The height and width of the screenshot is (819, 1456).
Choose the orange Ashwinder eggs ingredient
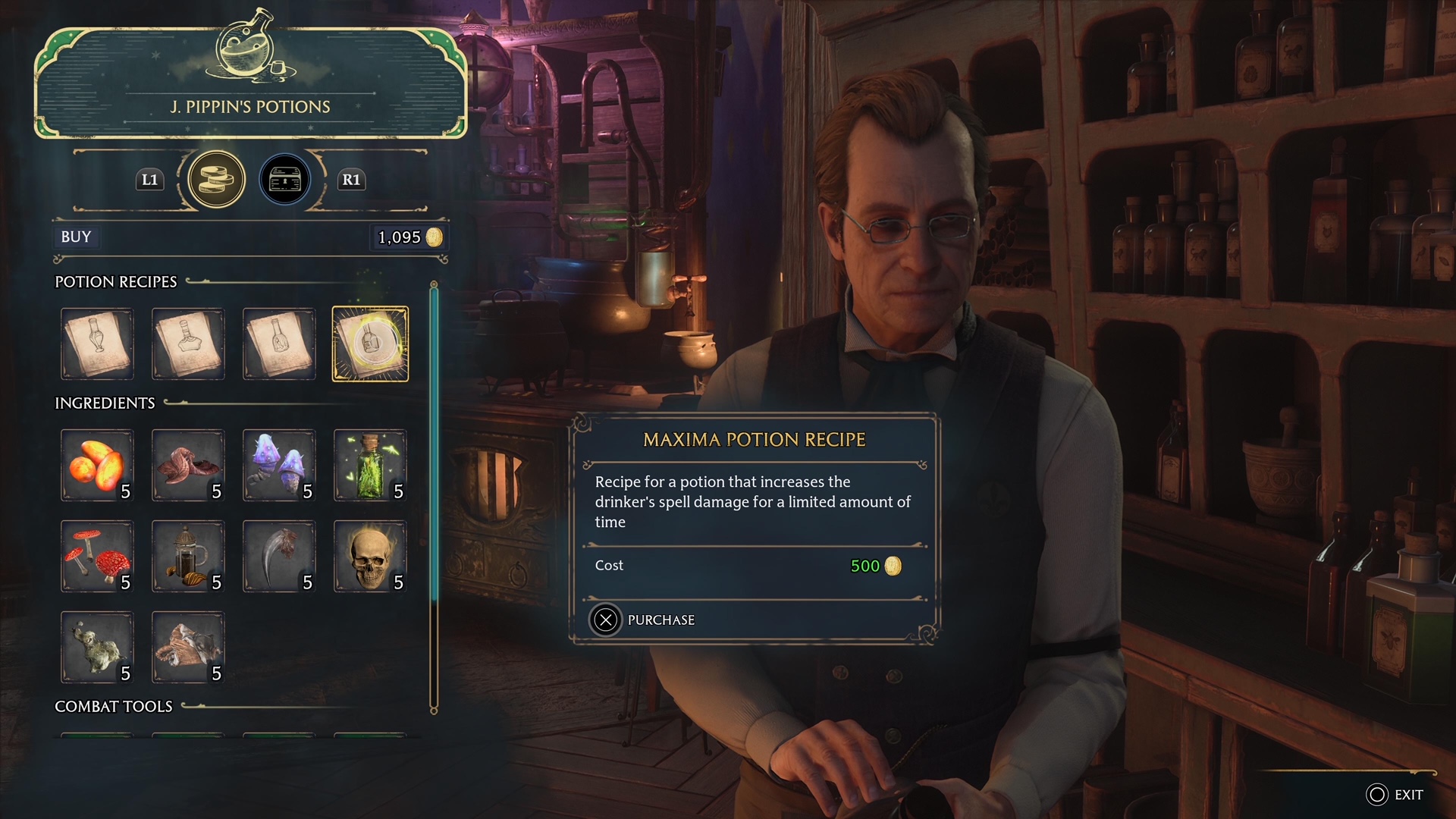97,465
